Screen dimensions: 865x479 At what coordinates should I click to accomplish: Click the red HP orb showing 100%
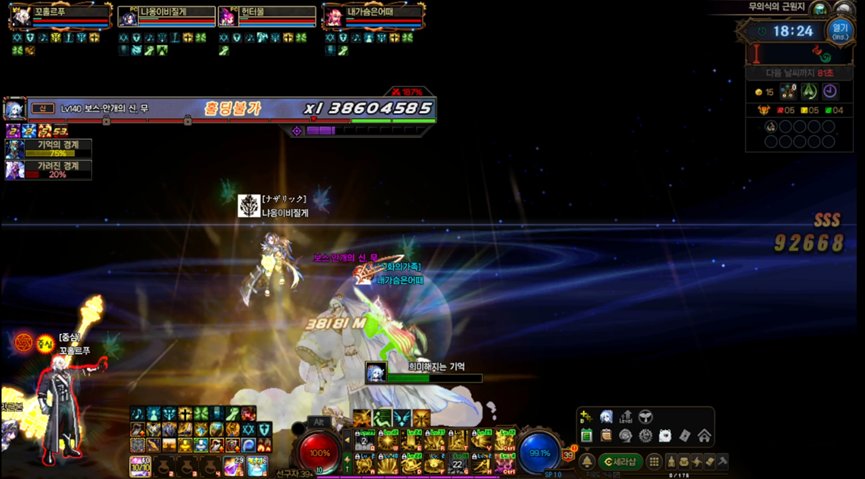pos(321,452)
